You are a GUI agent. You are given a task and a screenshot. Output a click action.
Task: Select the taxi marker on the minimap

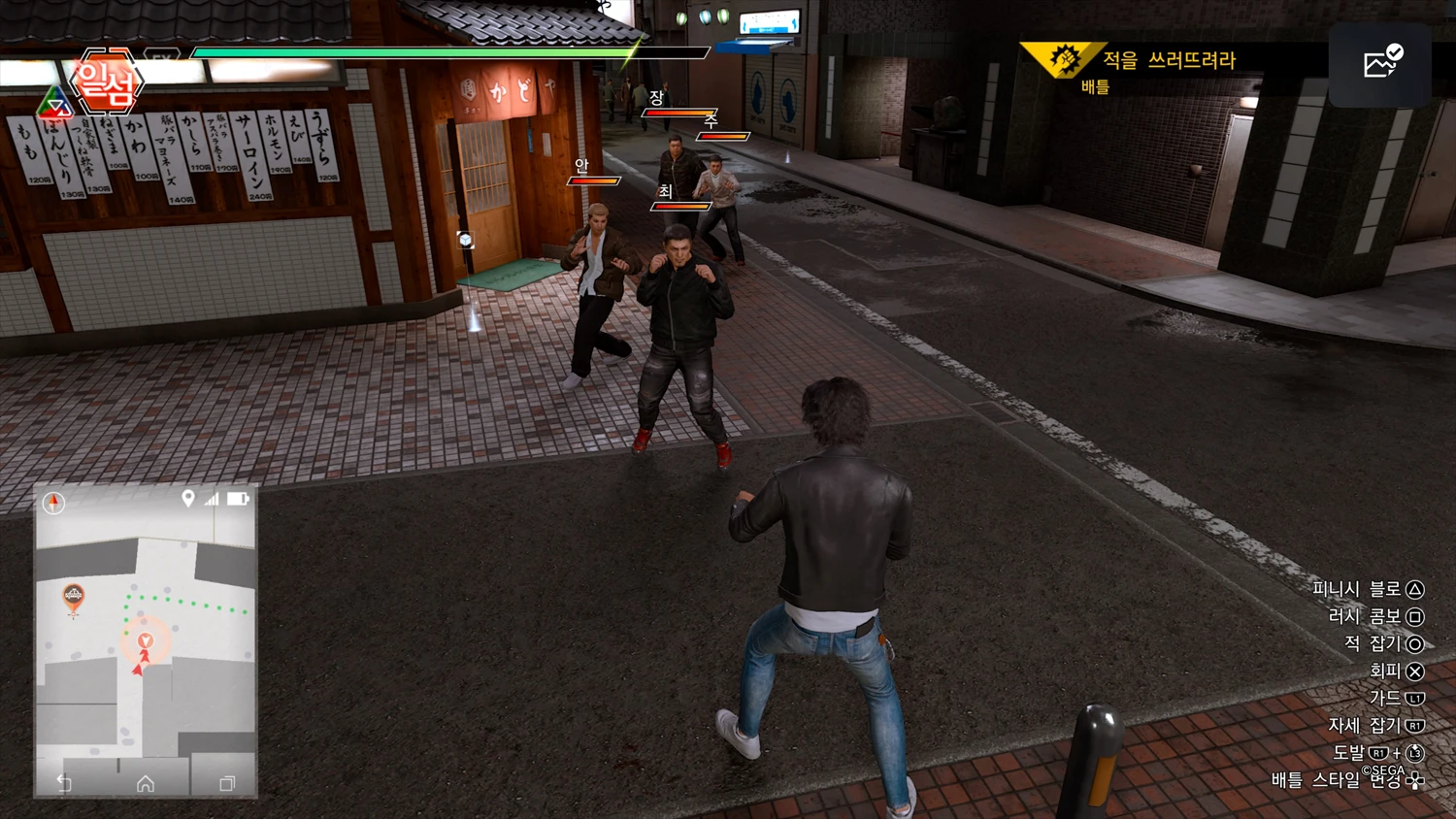pyautogui.click(x=73, y=597)
